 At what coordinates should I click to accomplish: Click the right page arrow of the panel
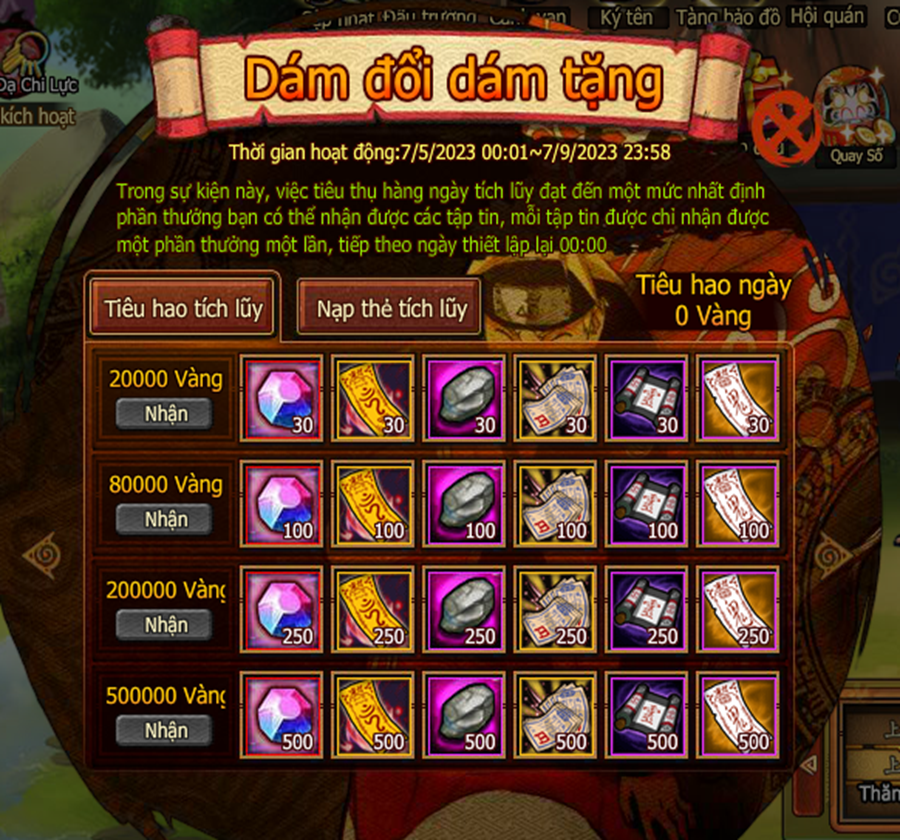[x=832, y=553]
